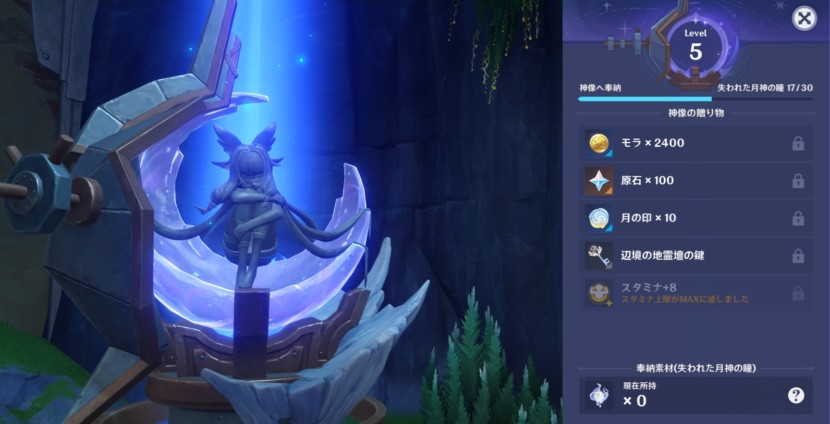Select the モラ ×2400 reward row

click(x=696, y=144)
